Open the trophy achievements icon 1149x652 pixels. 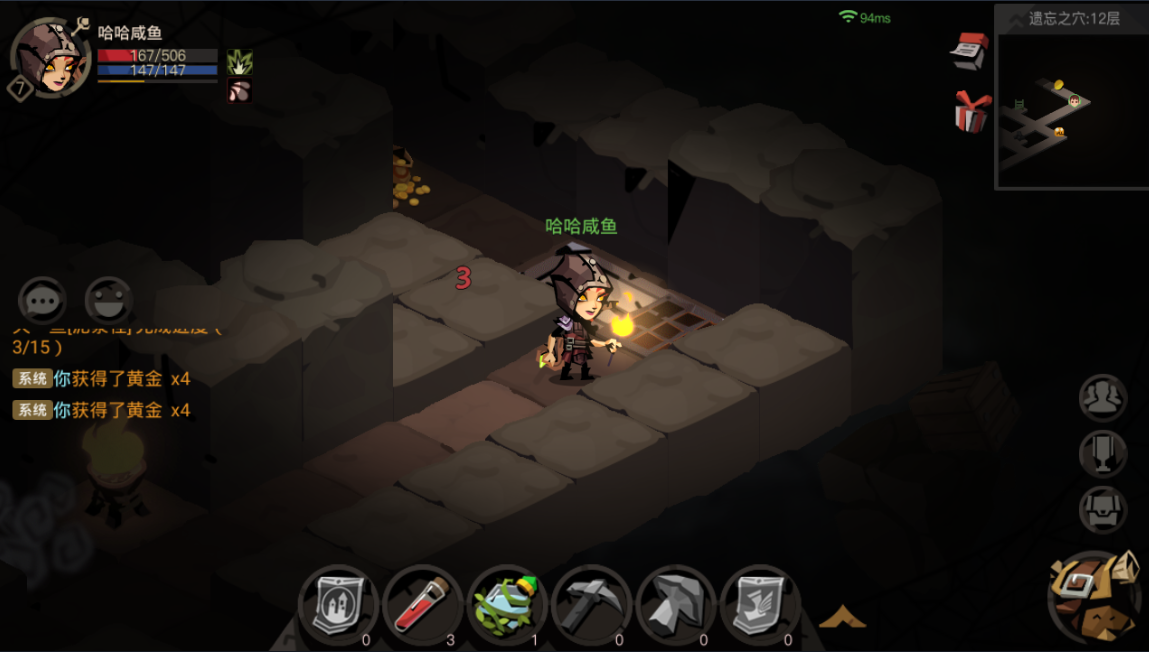pos(1103,454)
